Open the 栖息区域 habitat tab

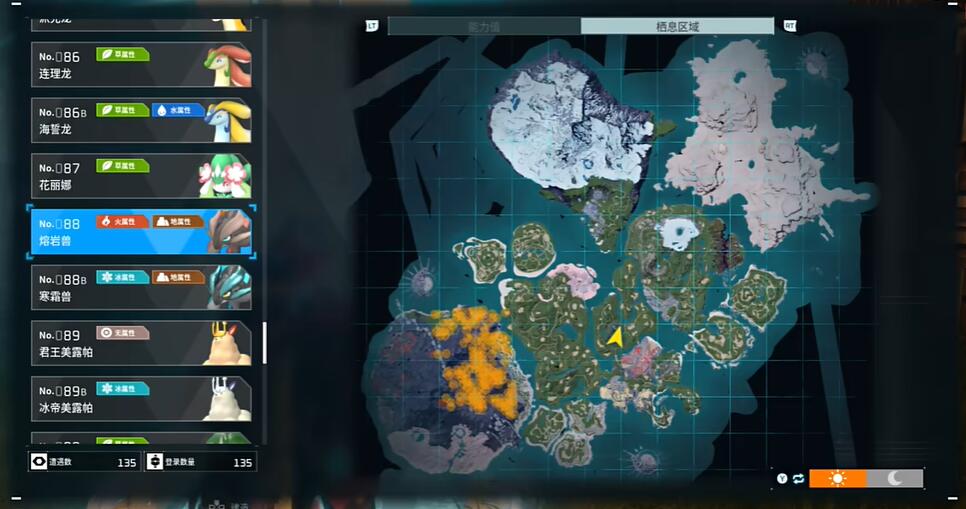[x=677, y=26]
